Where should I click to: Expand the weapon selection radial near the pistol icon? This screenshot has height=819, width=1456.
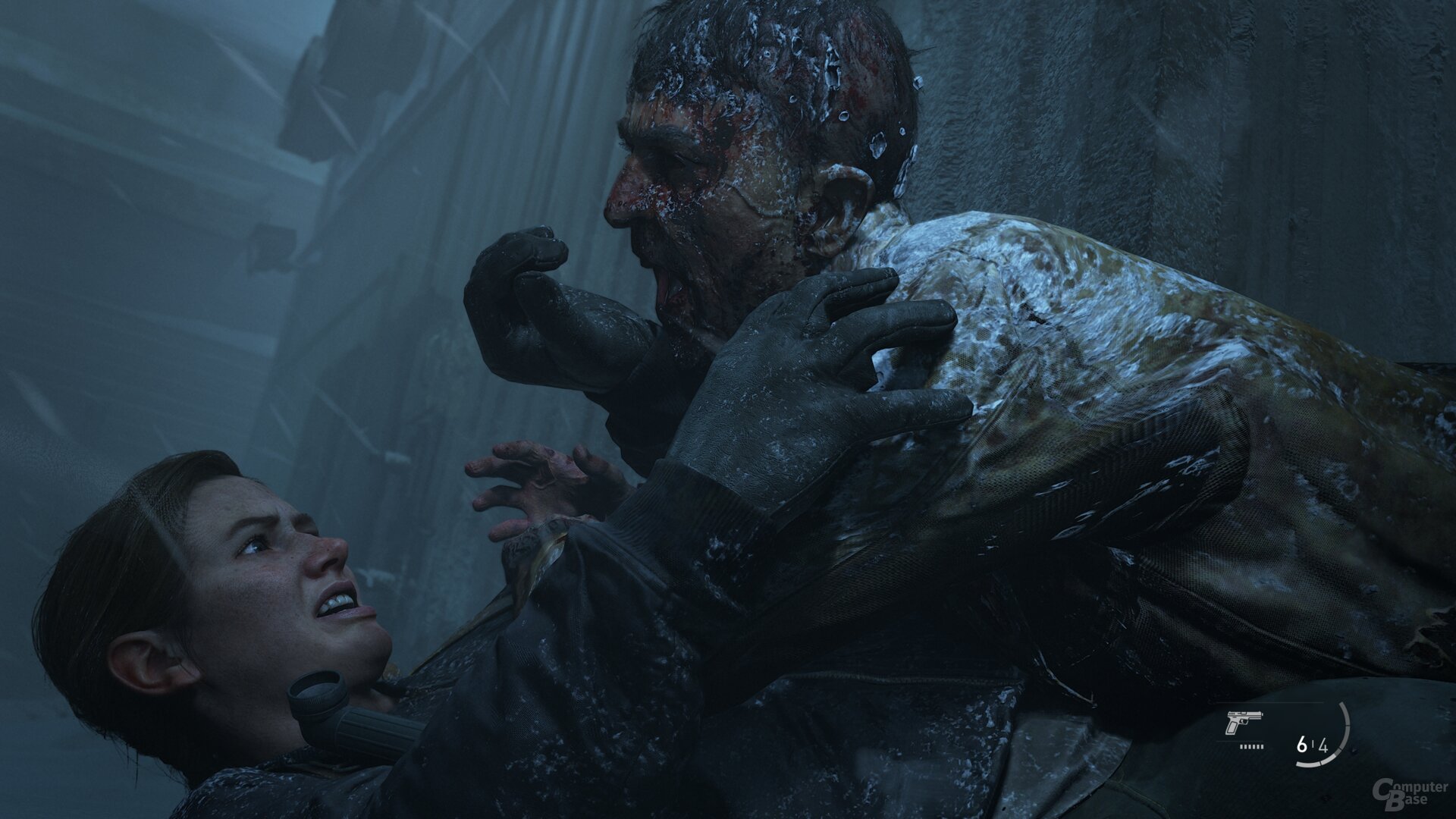click(1245, 723)
